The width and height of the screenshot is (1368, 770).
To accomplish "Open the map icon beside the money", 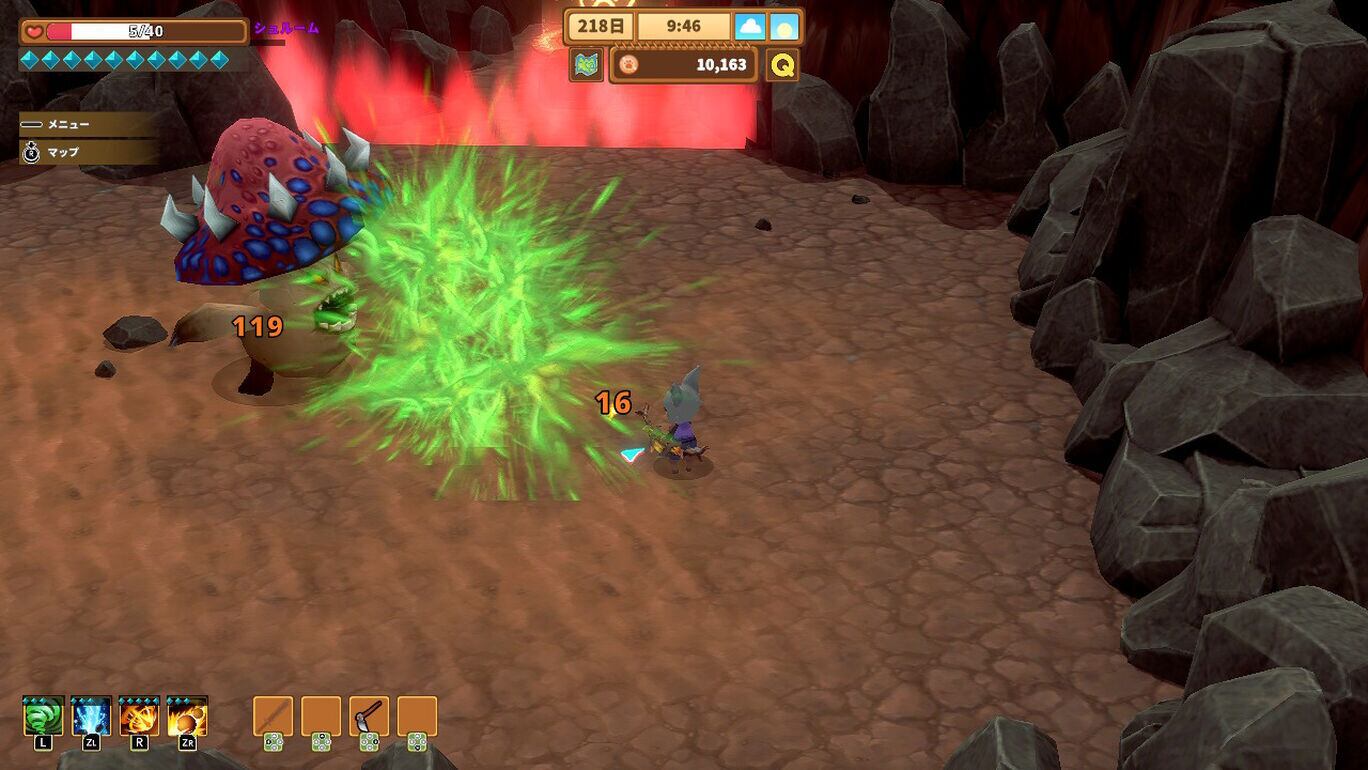I will click(587, 65).
